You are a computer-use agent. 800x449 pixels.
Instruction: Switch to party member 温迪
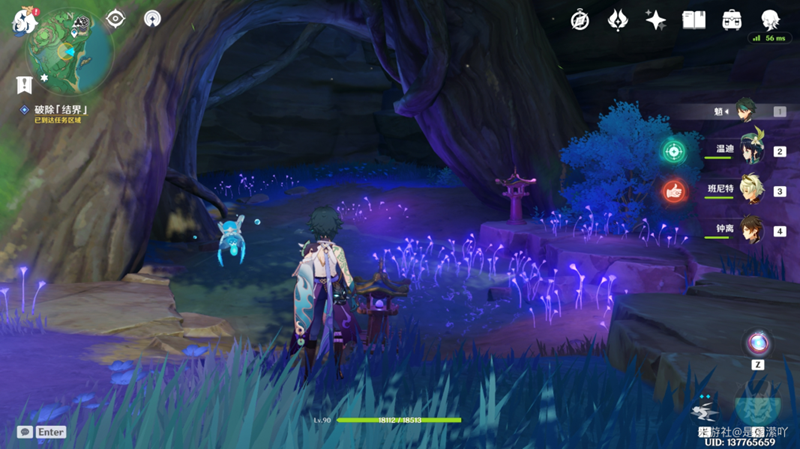[750, 150]
